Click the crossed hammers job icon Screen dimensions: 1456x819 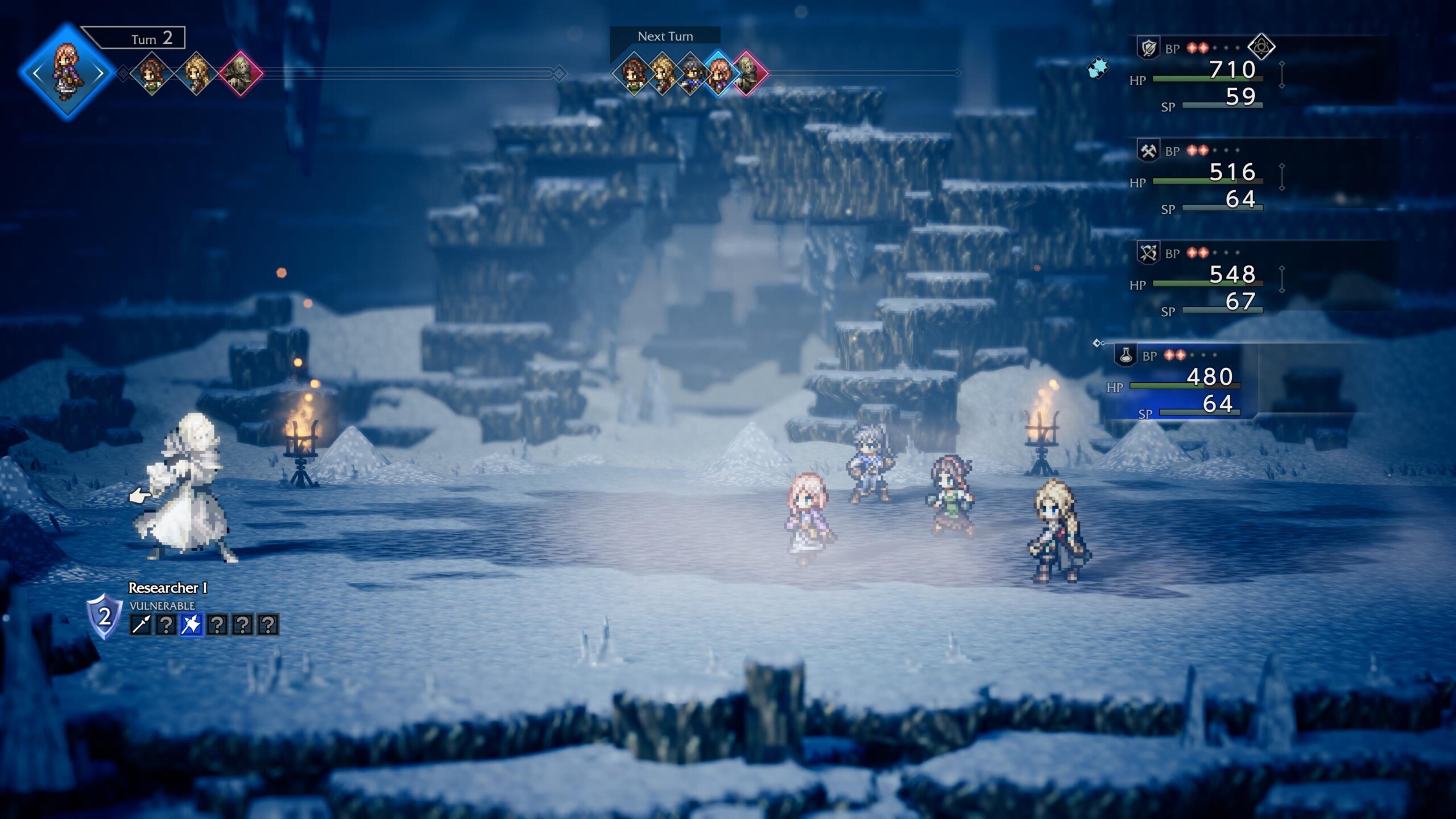[1148, 151]
